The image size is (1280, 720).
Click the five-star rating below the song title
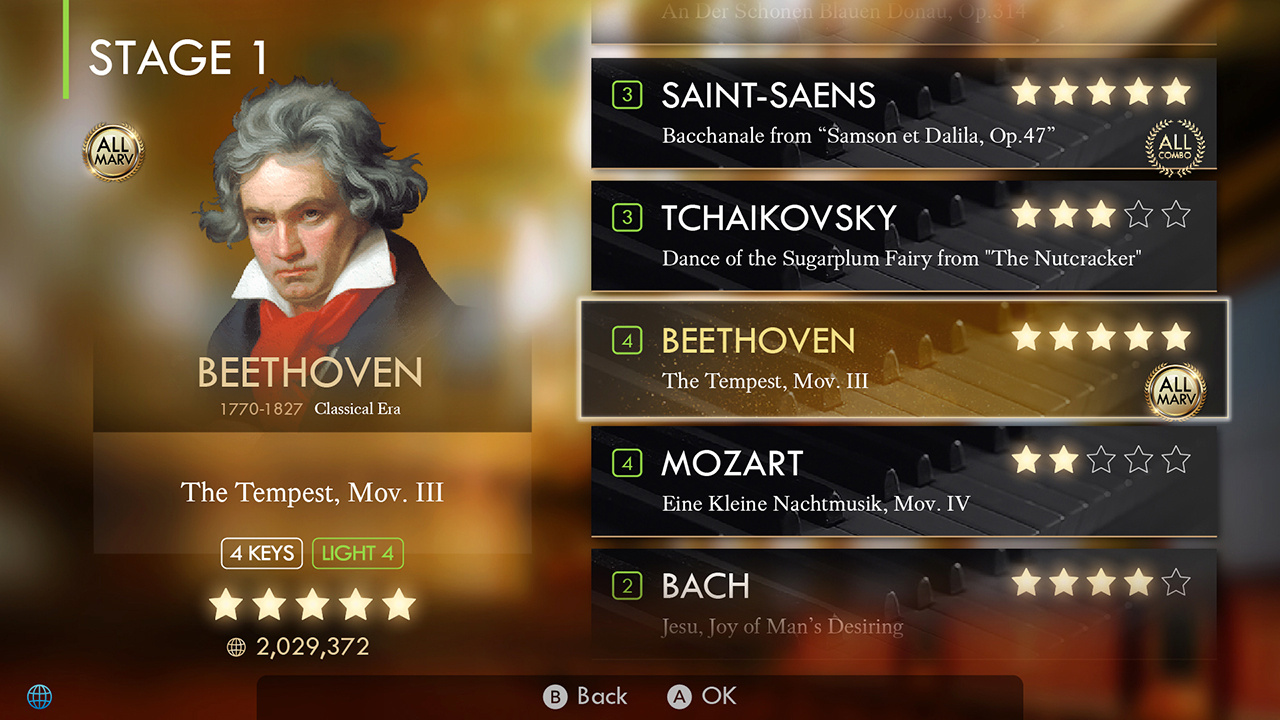pos(312,603)
